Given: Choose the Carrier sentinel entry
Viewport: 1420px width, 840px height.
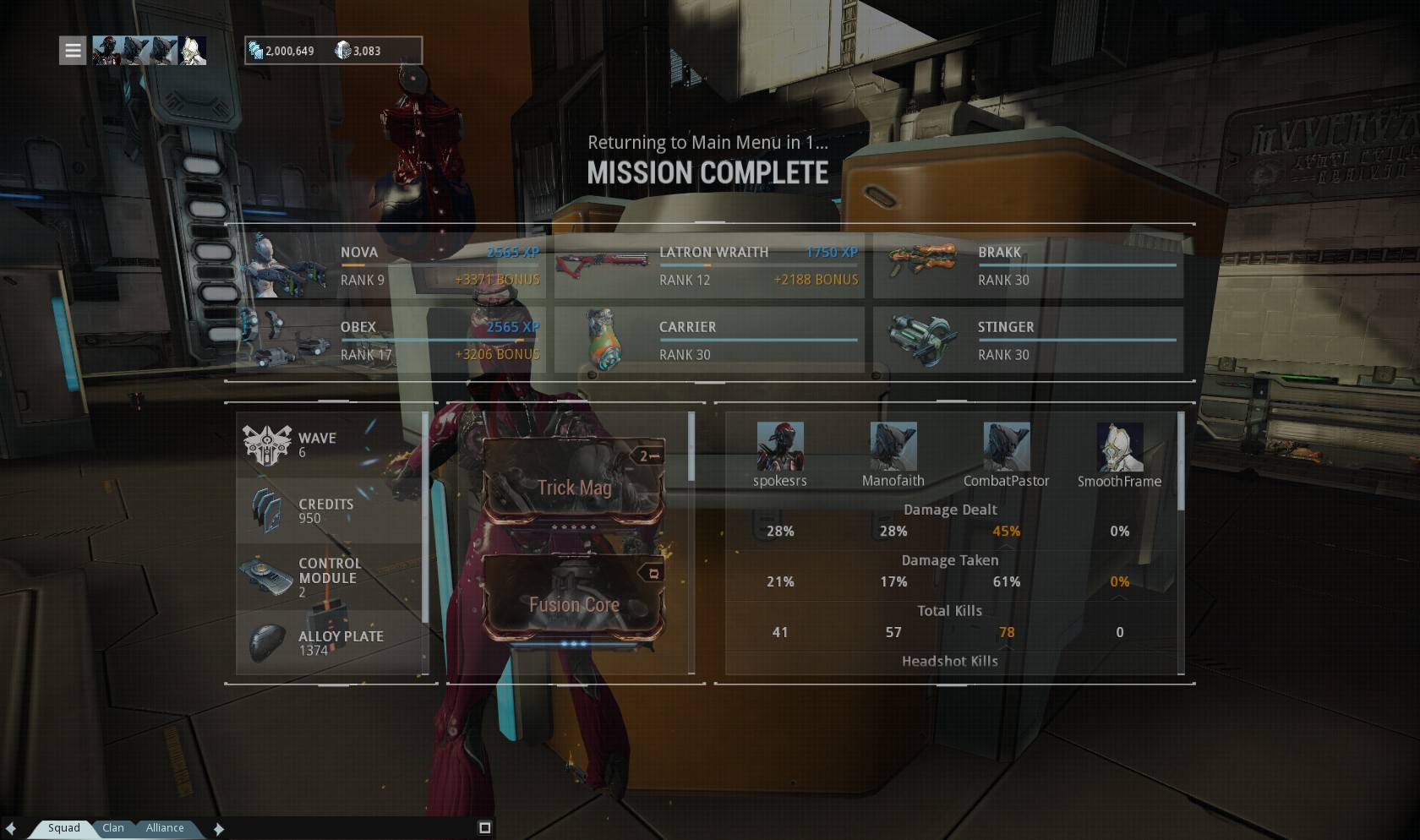Looking at the screenshot, I should coord(709,341).
